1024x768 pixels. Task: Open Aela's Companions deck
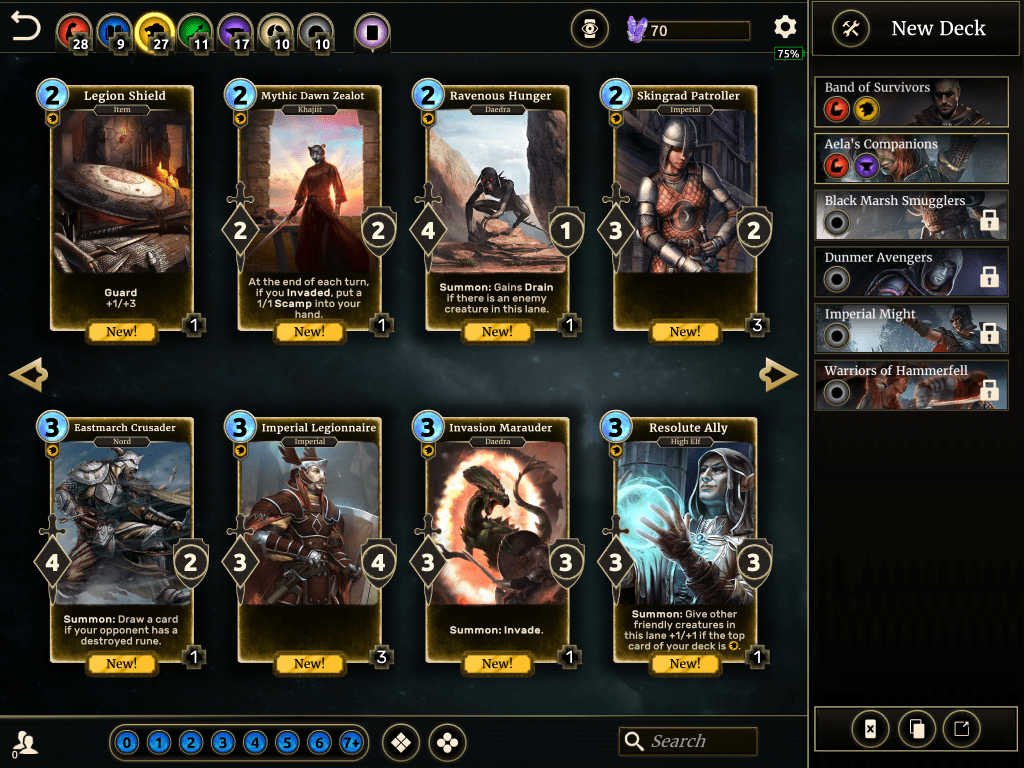[x=911, y=157]
